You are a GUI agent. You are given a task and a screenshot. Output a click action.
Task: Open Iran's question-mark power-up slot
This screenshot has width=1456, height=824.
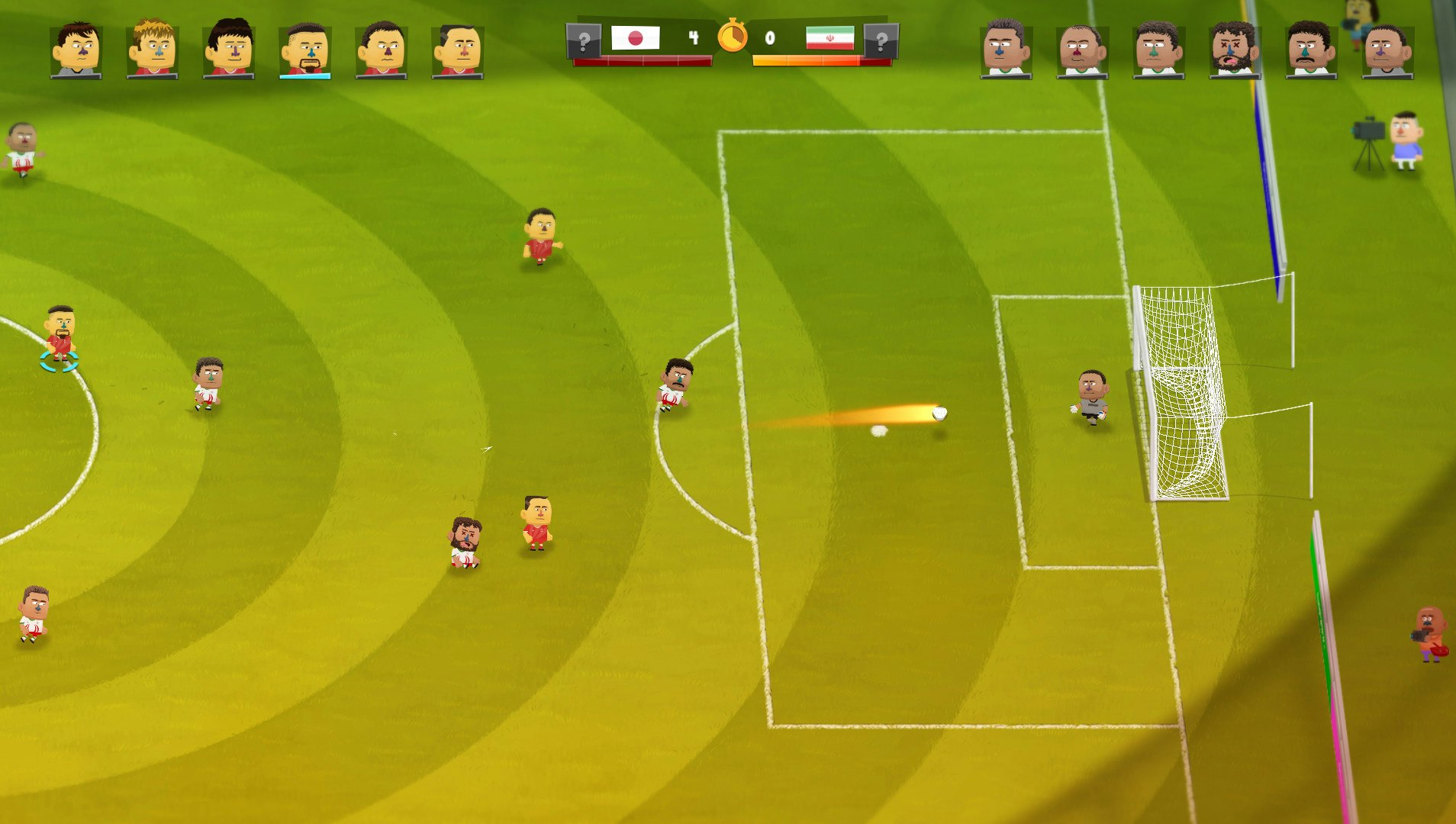pyautogui.click(x=881, y=40)
